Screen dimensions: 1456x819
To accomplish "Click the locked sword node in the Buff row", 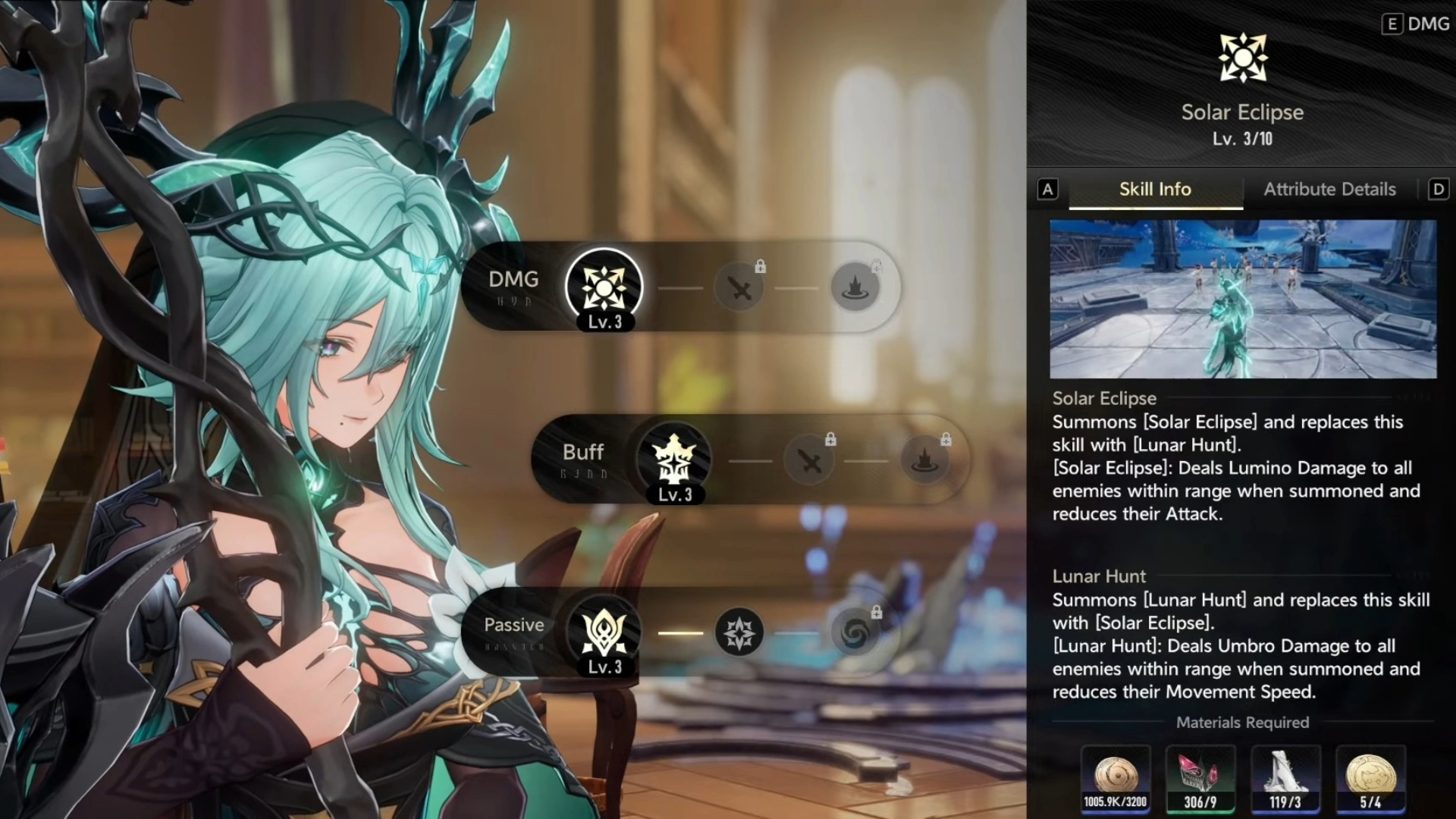I will point(809,459).
